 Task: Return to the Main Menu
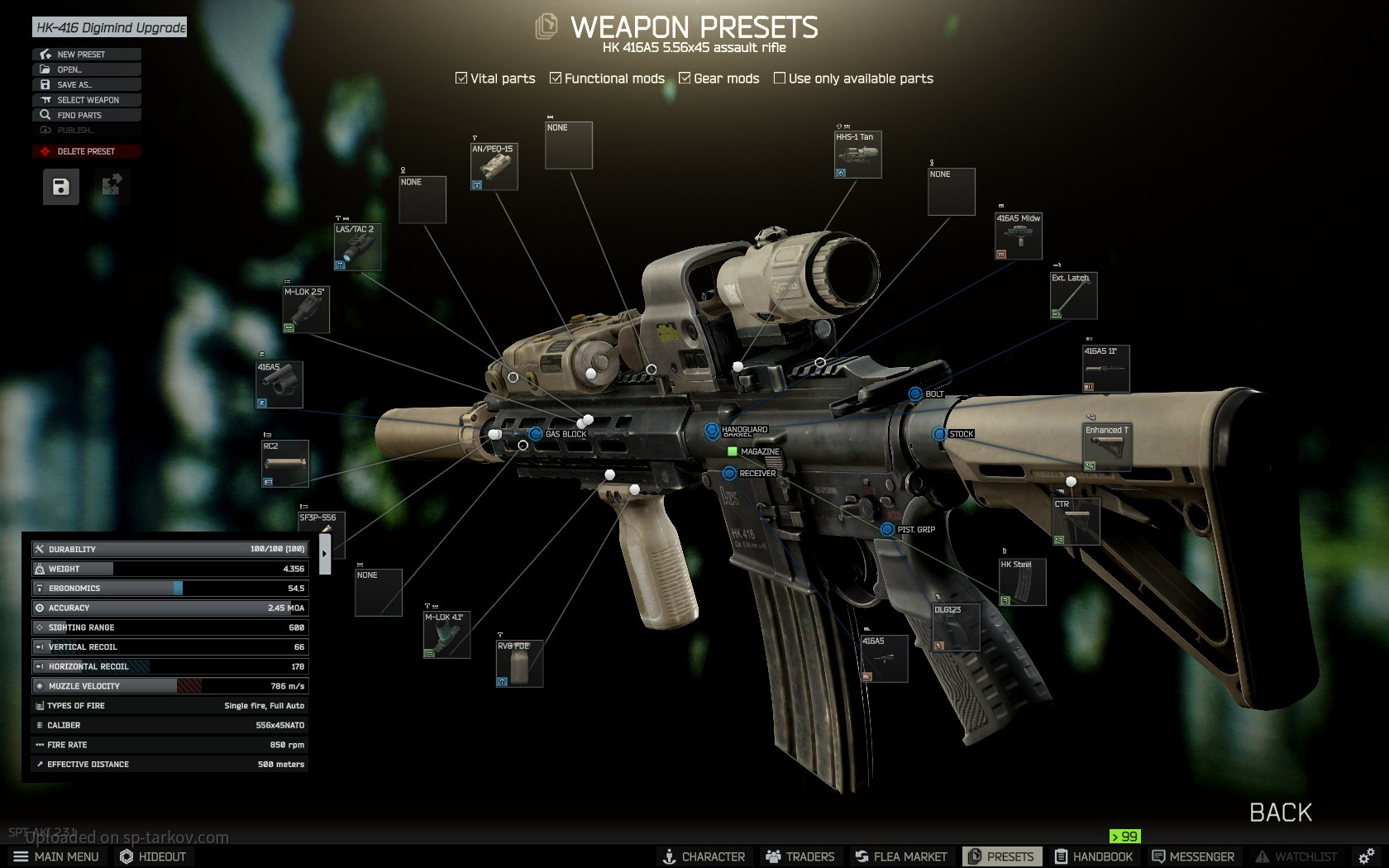[x=56, y=856]
